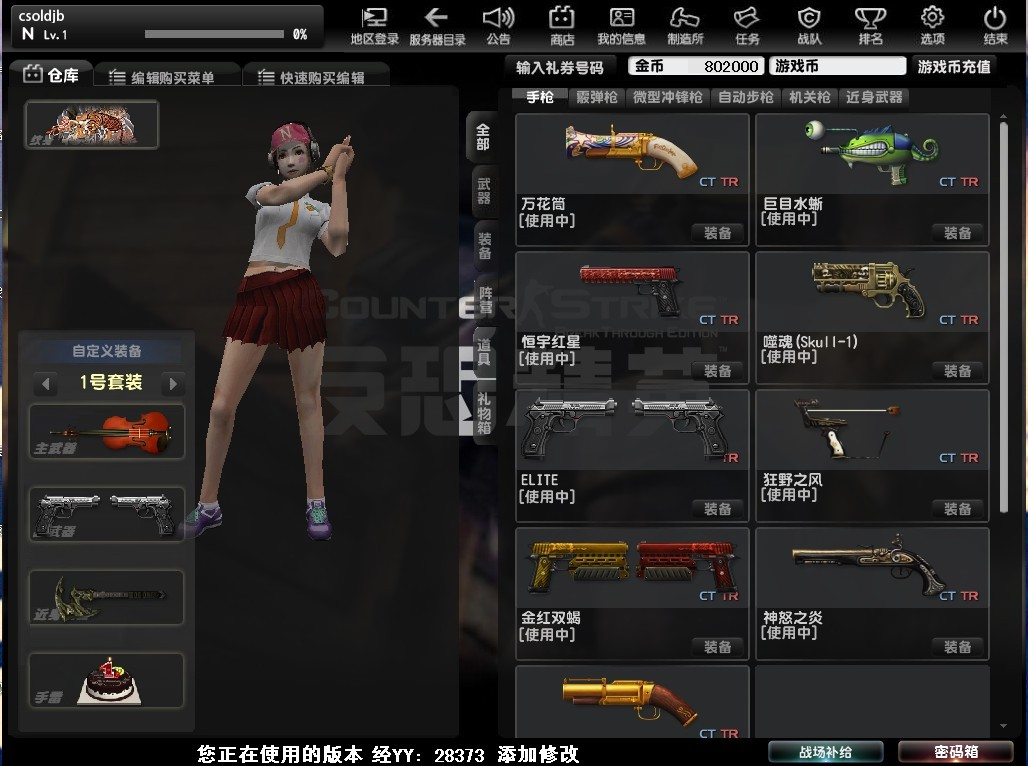Click the 输入礼券号码 coupon code button

[560, 67]
